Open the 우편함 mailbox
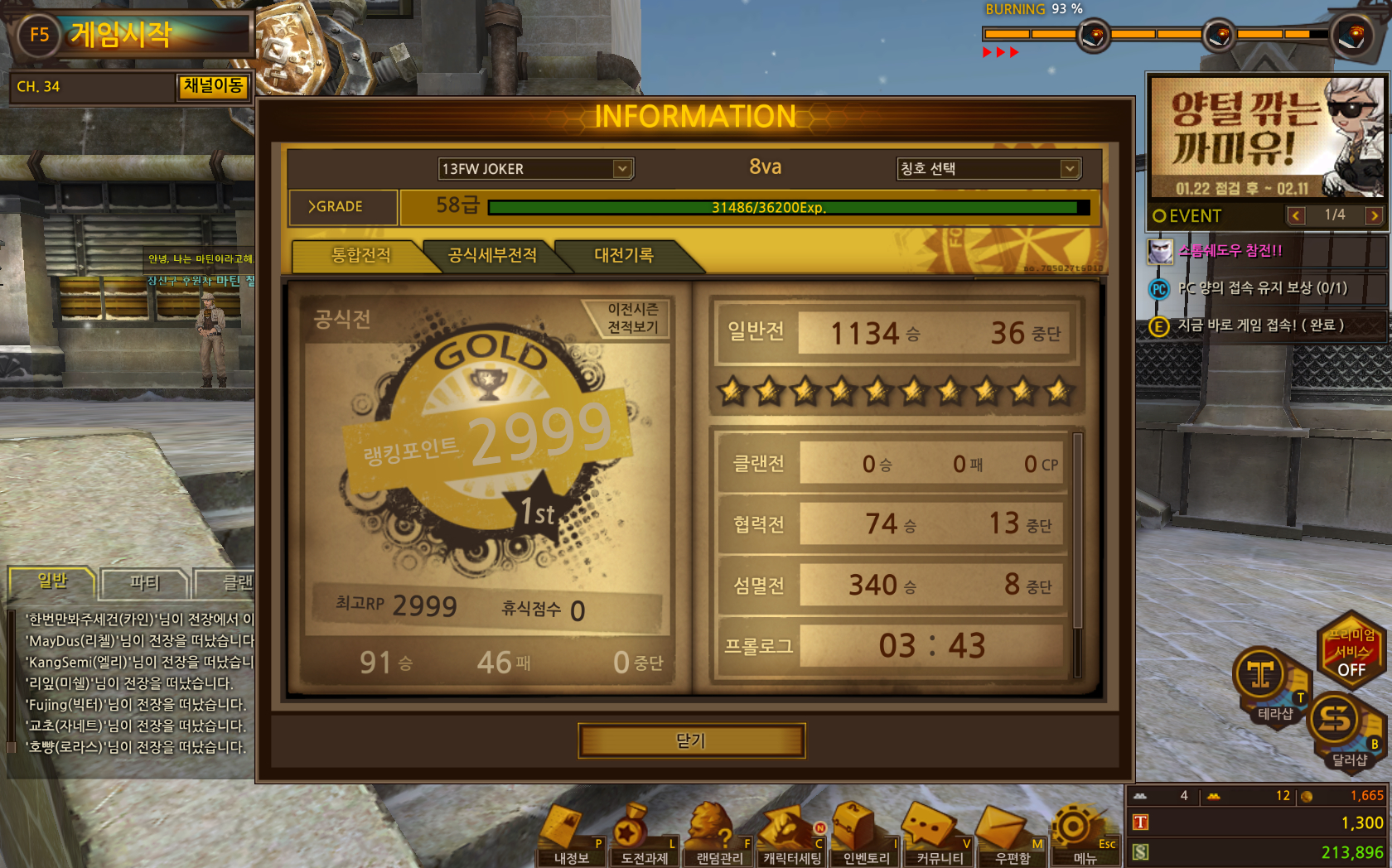Screen dimensions: 1392x868 [x=1013, y=838]
